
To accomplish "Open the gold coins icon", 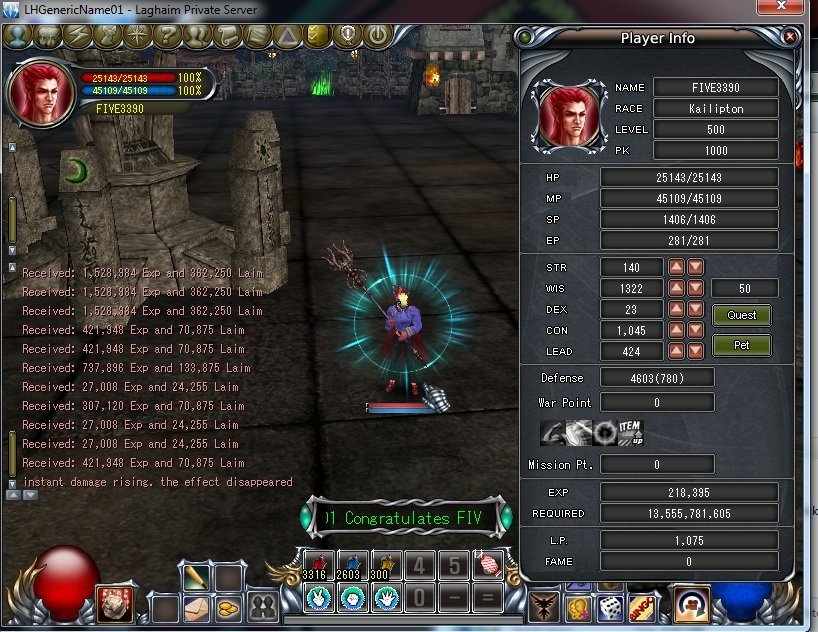I will point(228,605).
